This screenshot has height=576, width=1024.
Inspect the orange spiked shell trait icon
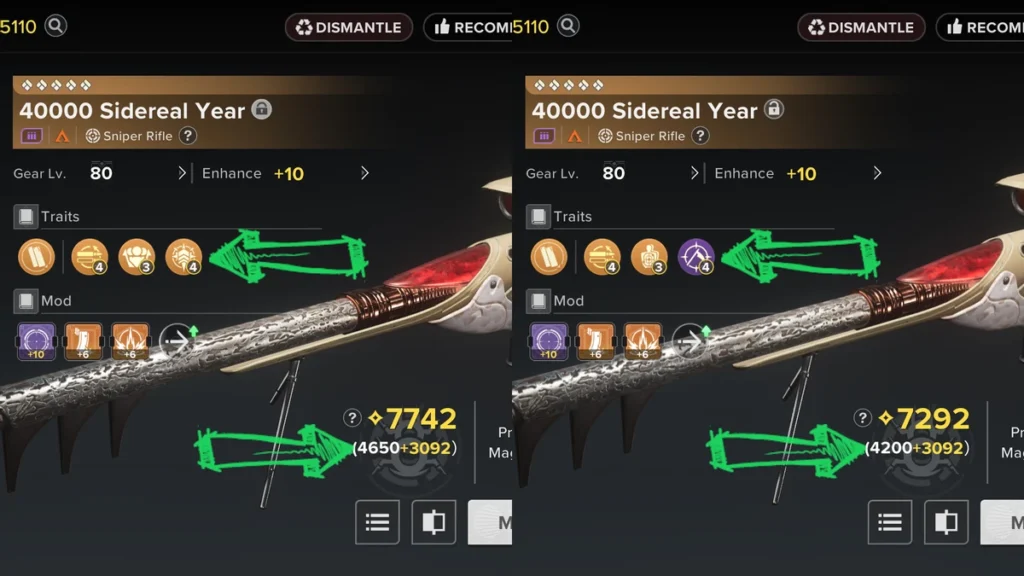183,257
